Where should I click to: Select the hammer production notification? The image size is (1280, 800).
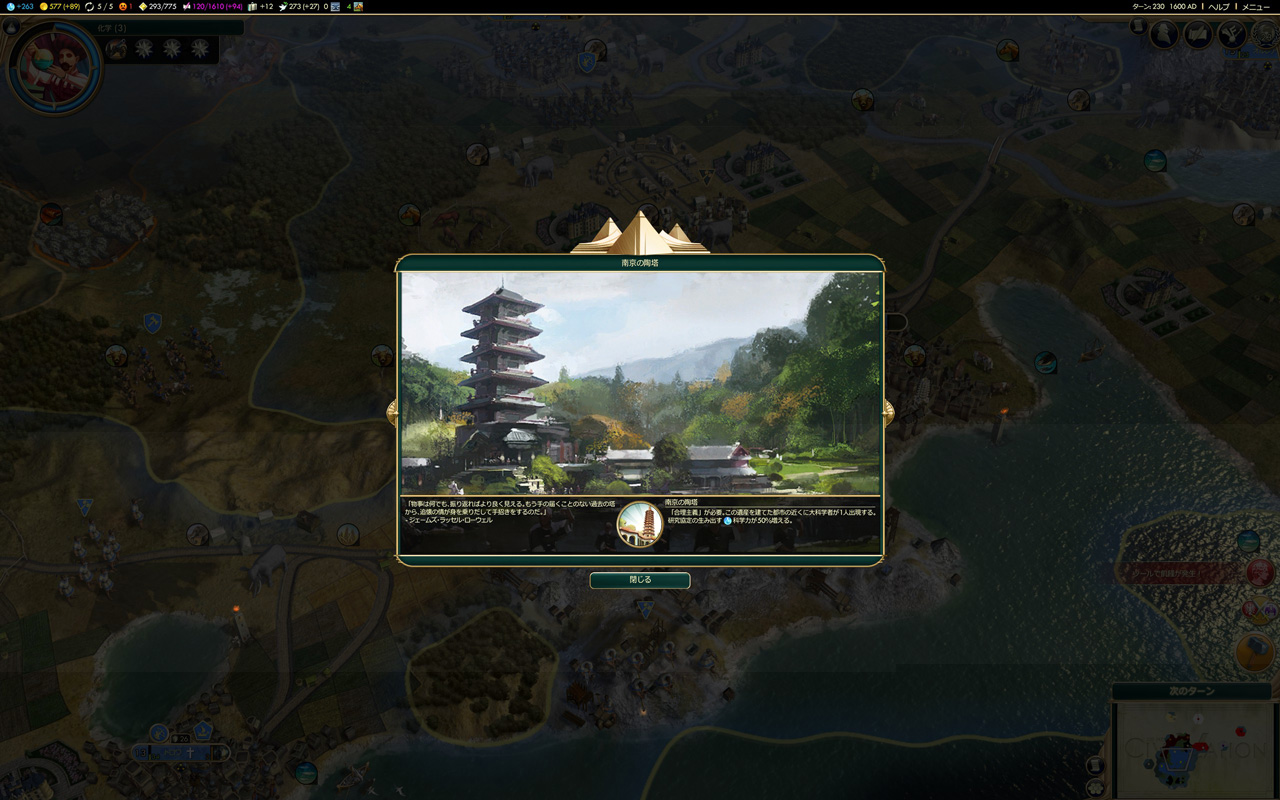[1256, 652]
